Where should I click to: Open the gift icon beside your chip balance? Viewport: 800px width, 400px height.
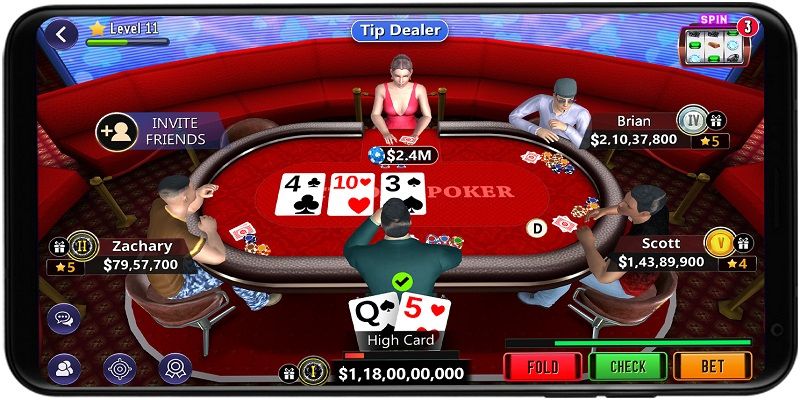pos(290,373)
